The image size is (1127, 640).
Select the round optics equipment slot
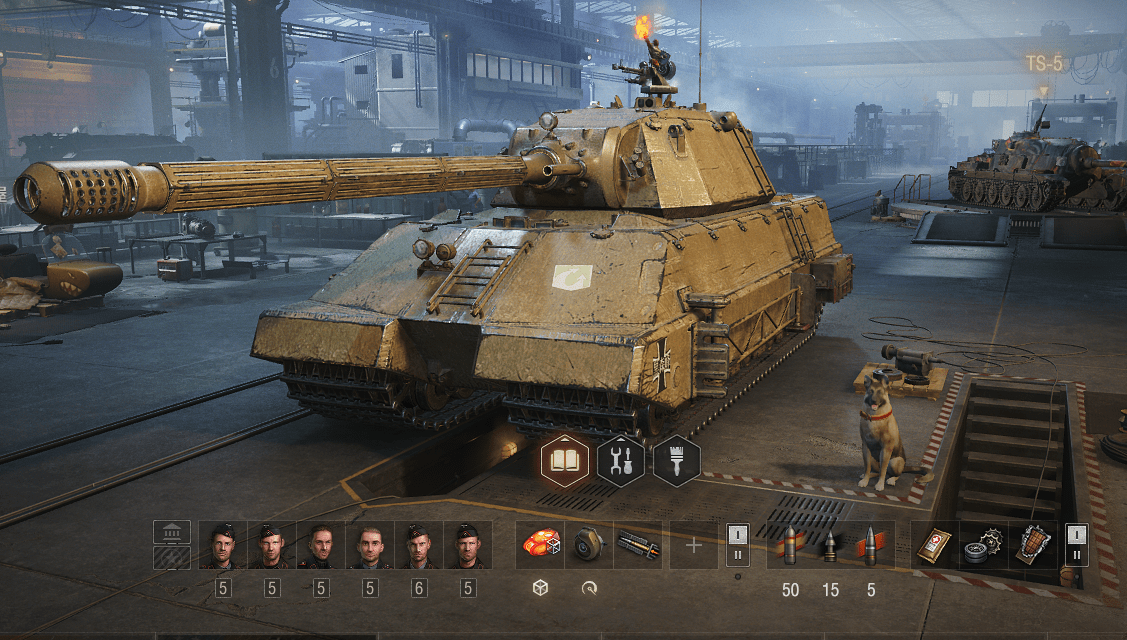point(589,545)
